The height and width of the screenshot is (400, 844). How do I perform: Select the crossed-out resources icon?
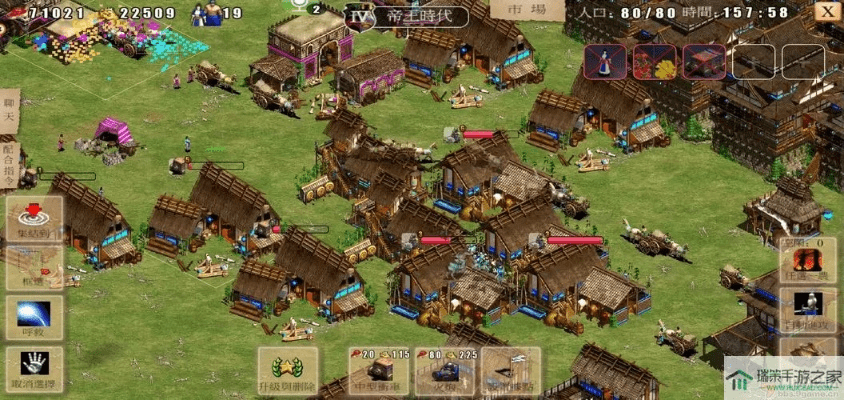655,62
